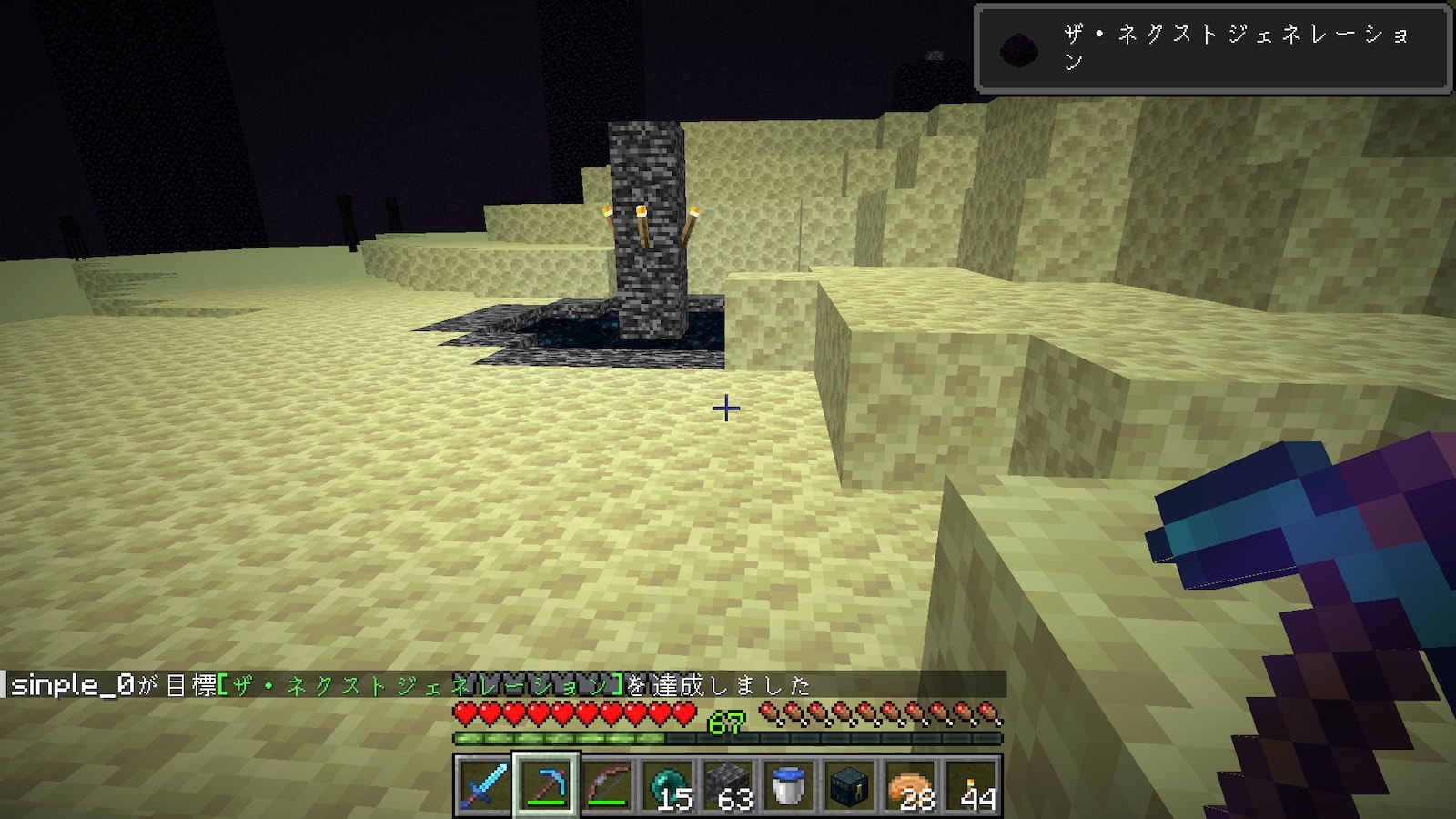Switch to the bow in the hotbar

pos(606,784)
